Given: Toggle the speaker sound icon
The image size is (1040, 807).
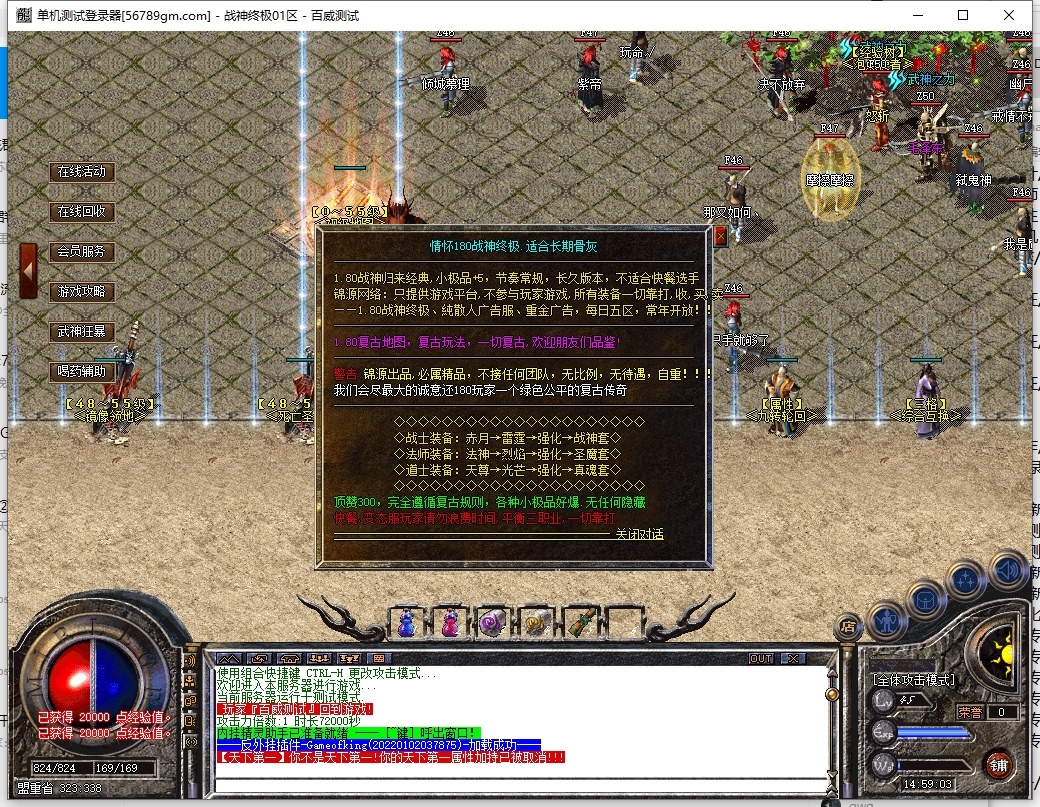Looking at the screenshot, I should click(1008, 570).
